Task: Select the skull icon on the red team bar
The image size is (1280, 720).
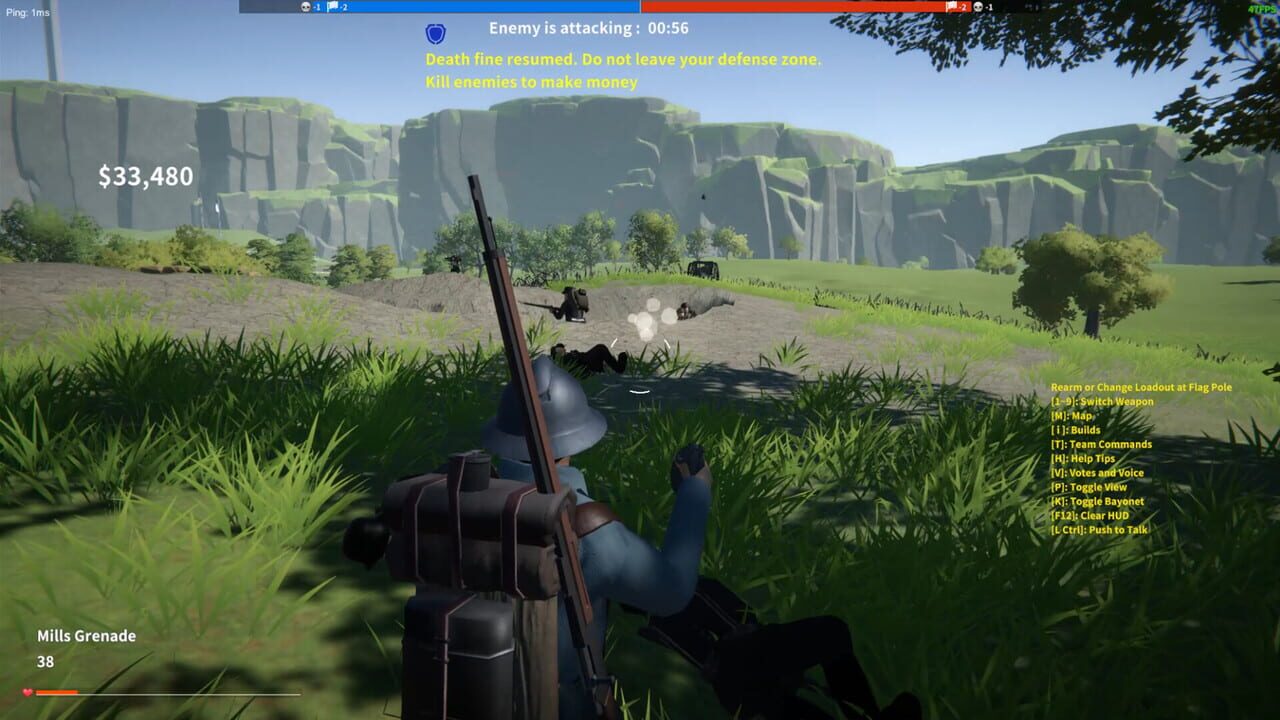Action: coord(976,6)
